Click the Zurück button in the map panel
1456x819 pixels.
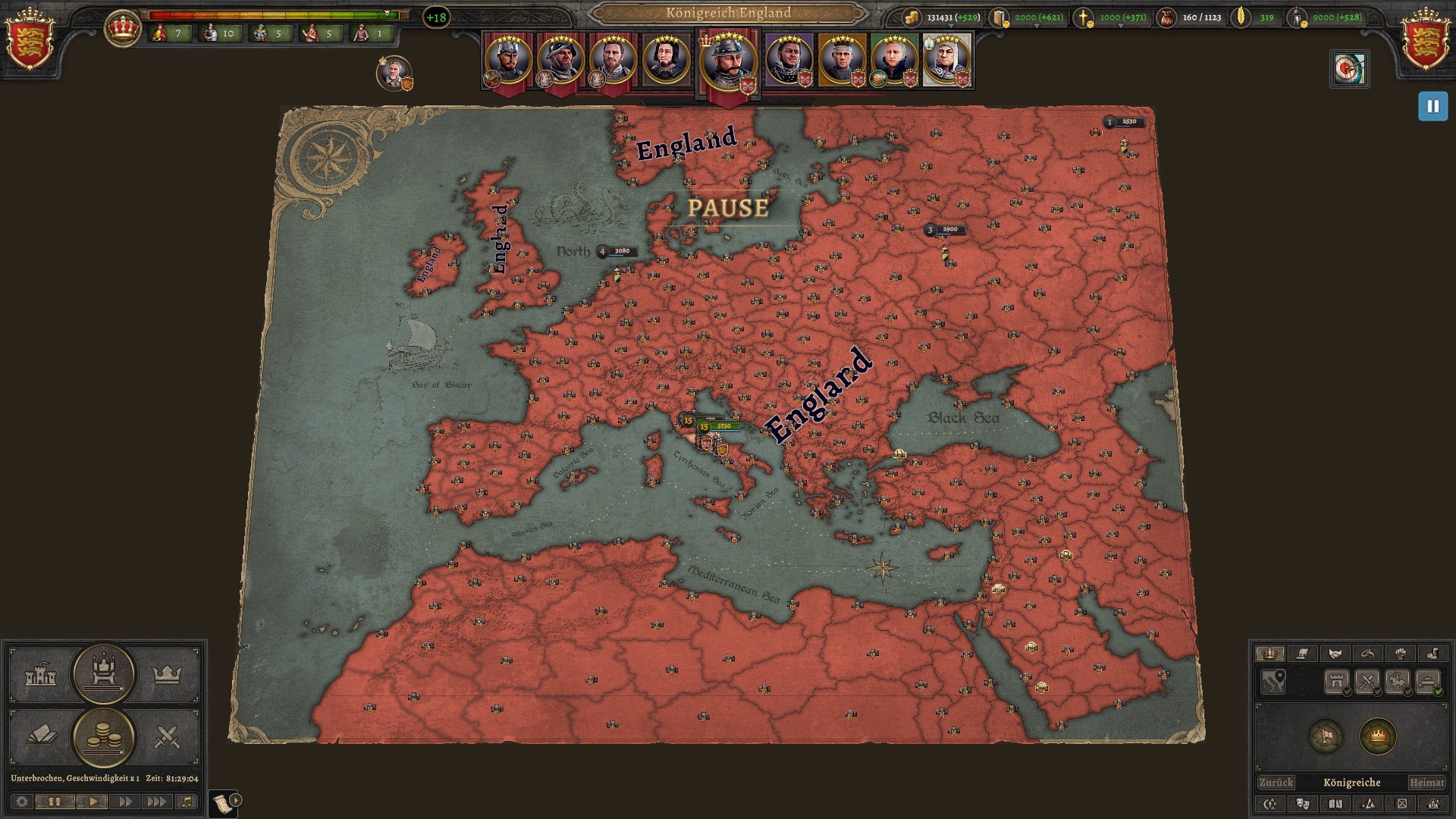pos(1276,783)
